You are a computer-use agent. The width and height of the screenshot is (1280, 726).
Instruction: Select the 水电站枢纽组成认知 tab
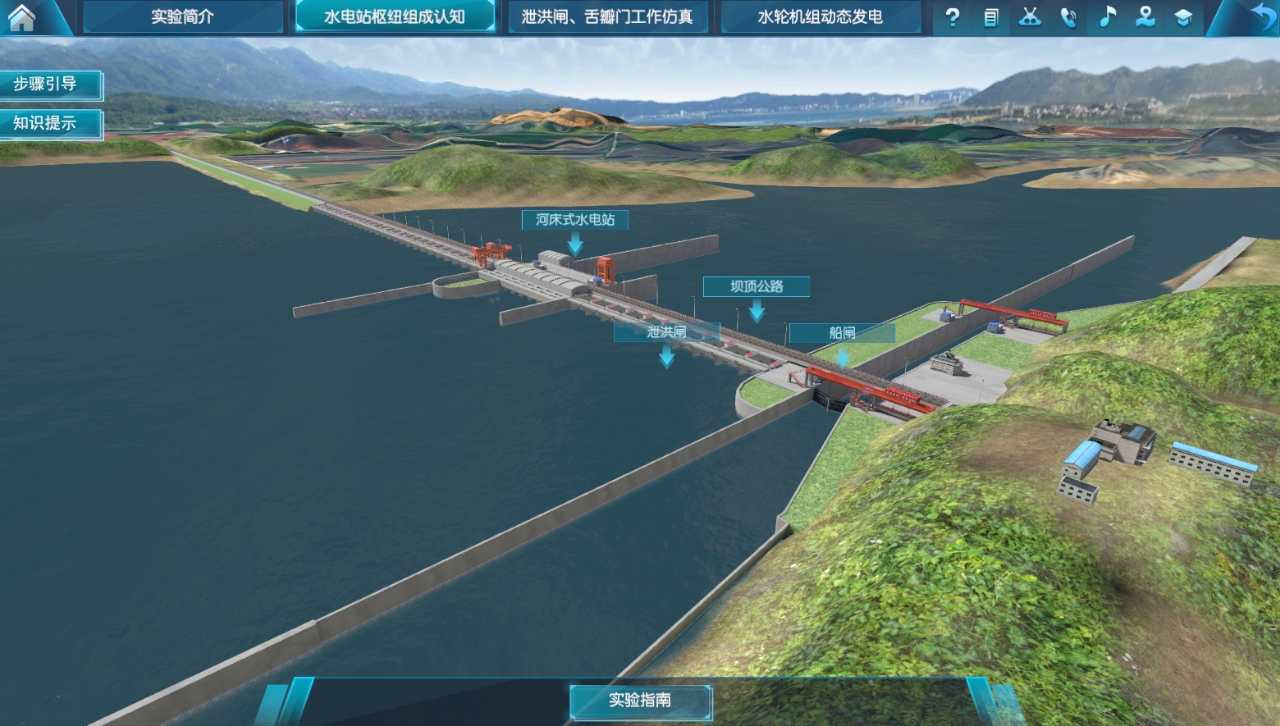pyautogui.click(x=395, y=17)
